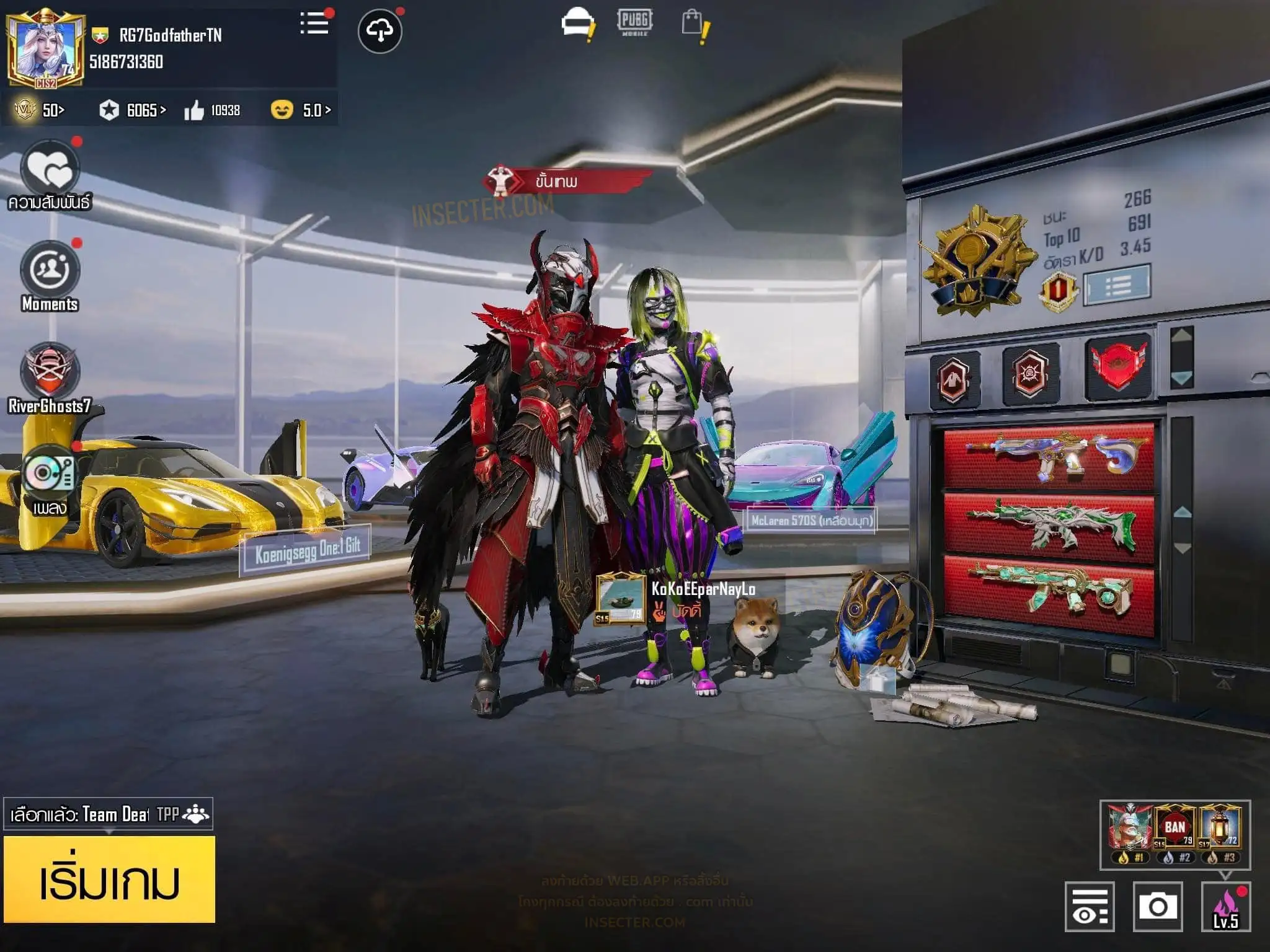Start the match with the yellow เริ่มเกม button
Screen dimensions: 1270x952
109,879
